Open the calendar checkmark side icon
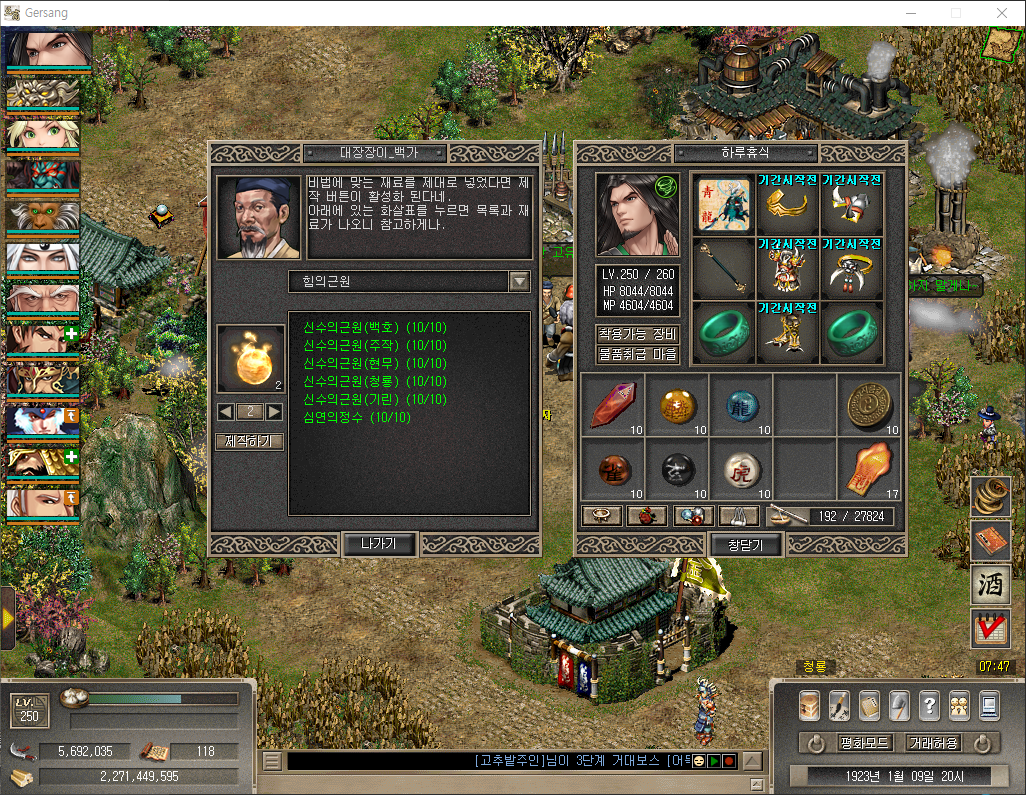This screenshot has height=795, width=1026. (989, 628)
